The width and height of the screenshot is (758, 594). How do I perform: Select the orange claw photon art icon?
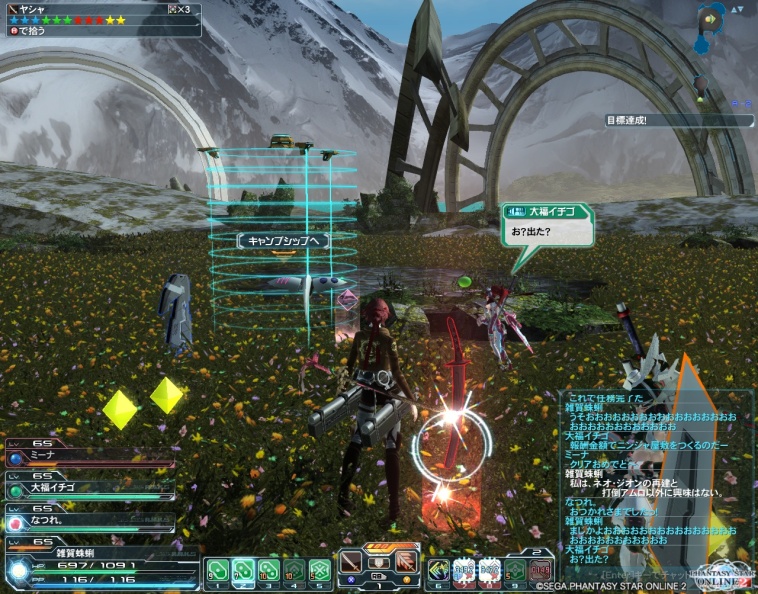pyautogui.click(x=405, y=562)
